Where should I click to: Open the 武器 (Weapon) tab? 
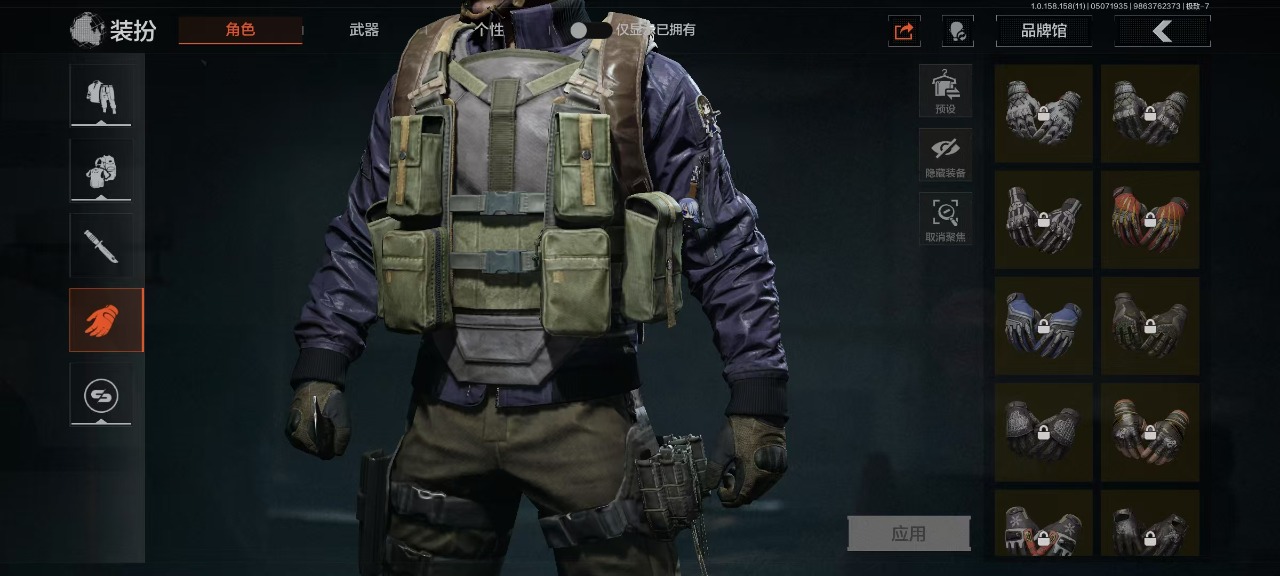pos(364,30)
